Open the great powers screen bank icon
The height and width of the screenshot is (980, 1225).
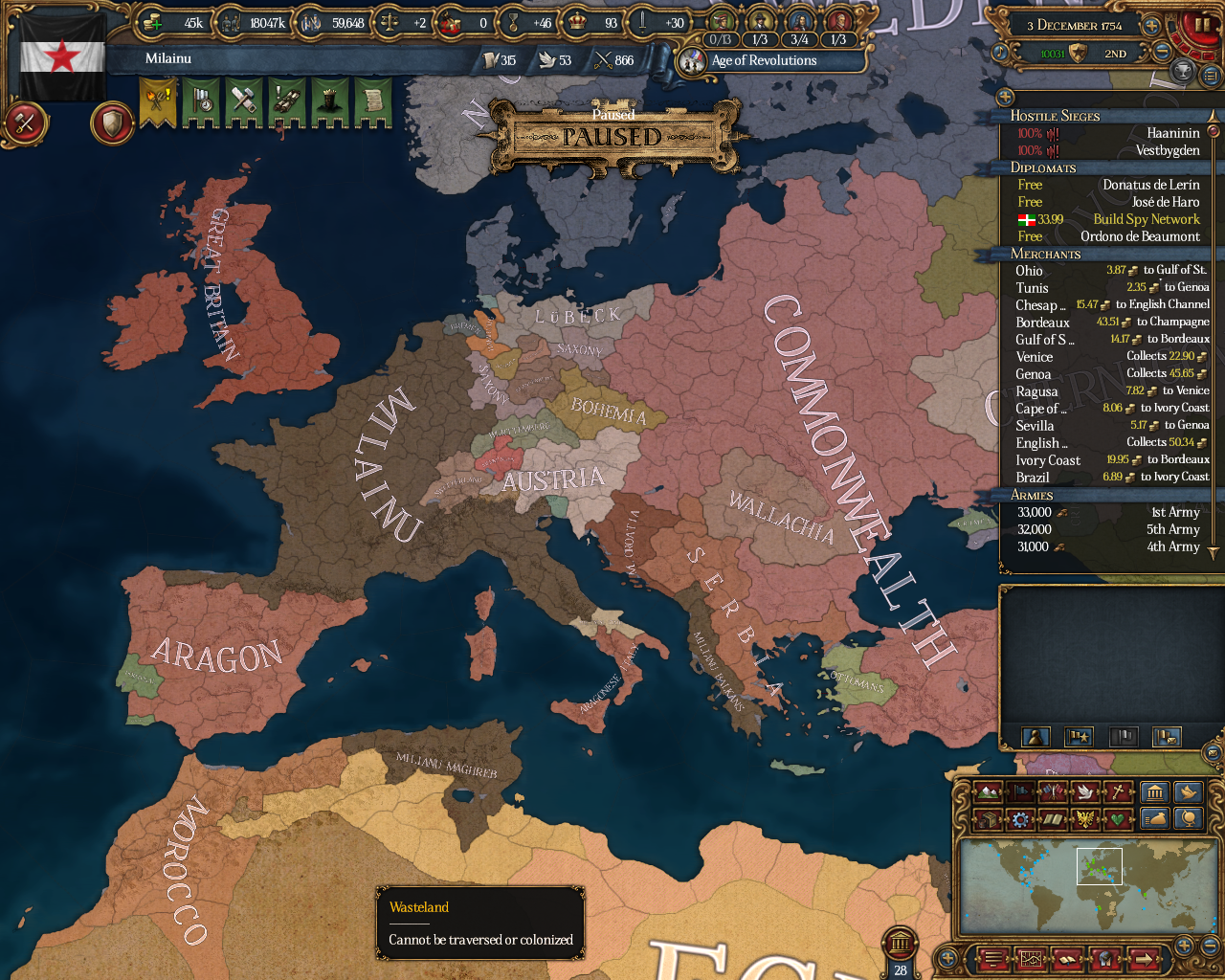[x=1154, y=791]
